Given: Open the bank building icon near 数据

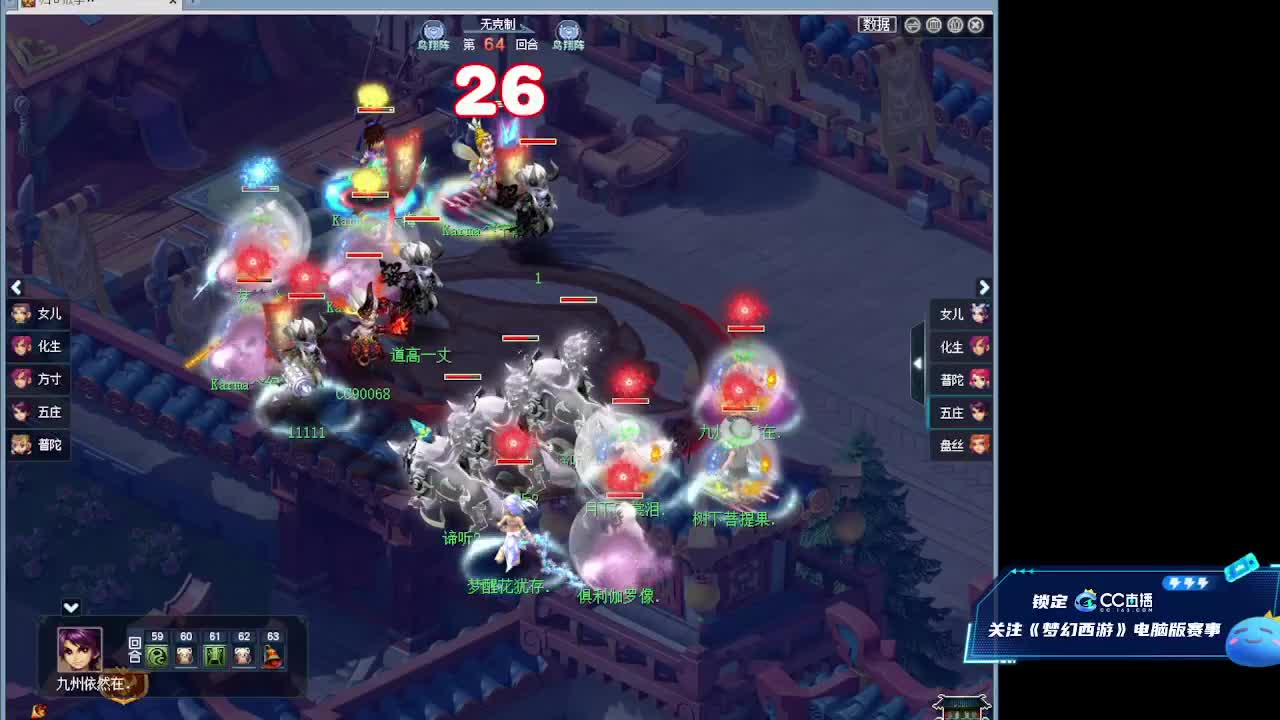Looking at the screenshot, I should tap(934, 25).
